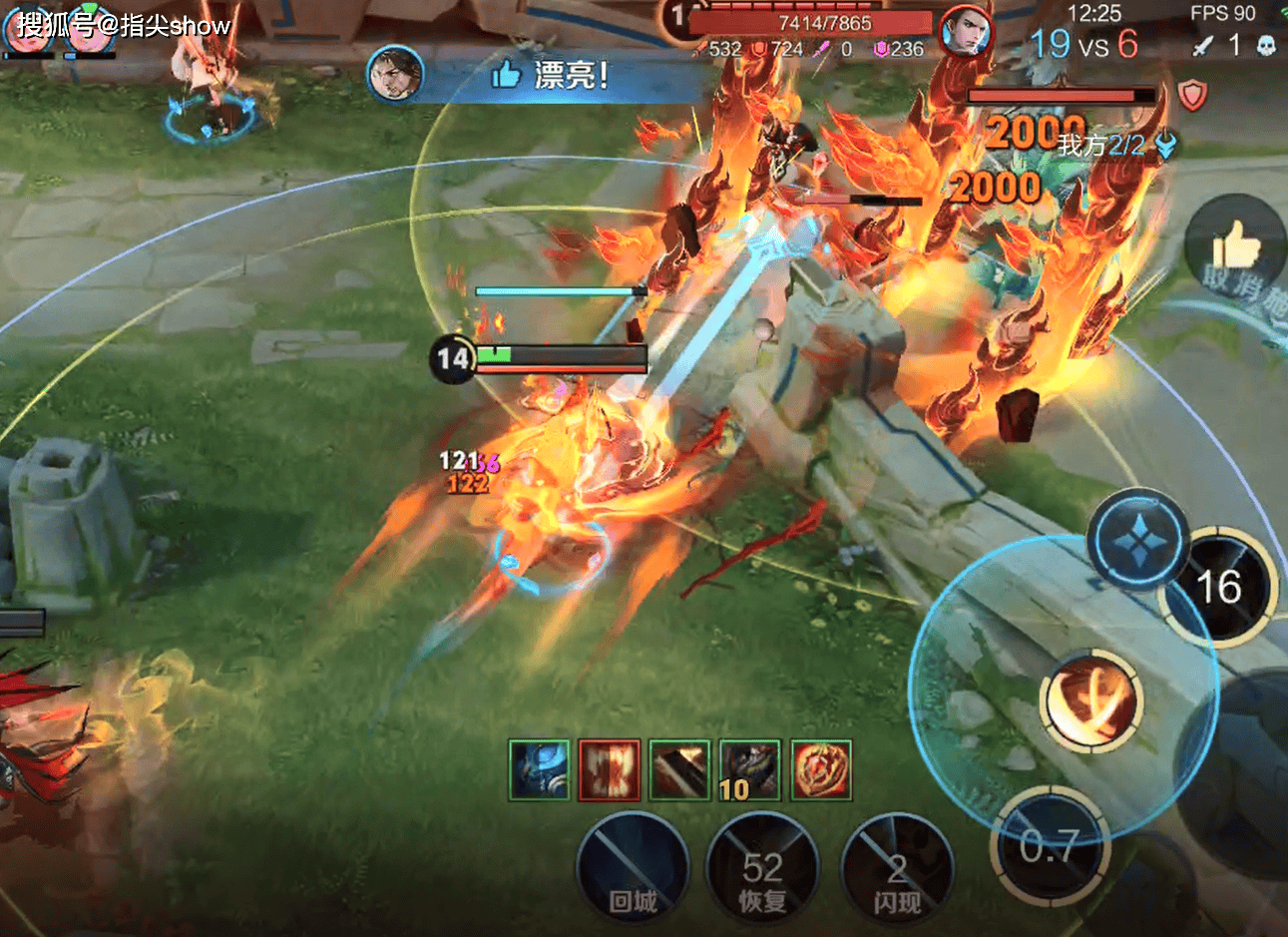The image size is (1288, 937).
Task: Open the 19 vs 6 scoreboard
Action: coord(1083,44)
